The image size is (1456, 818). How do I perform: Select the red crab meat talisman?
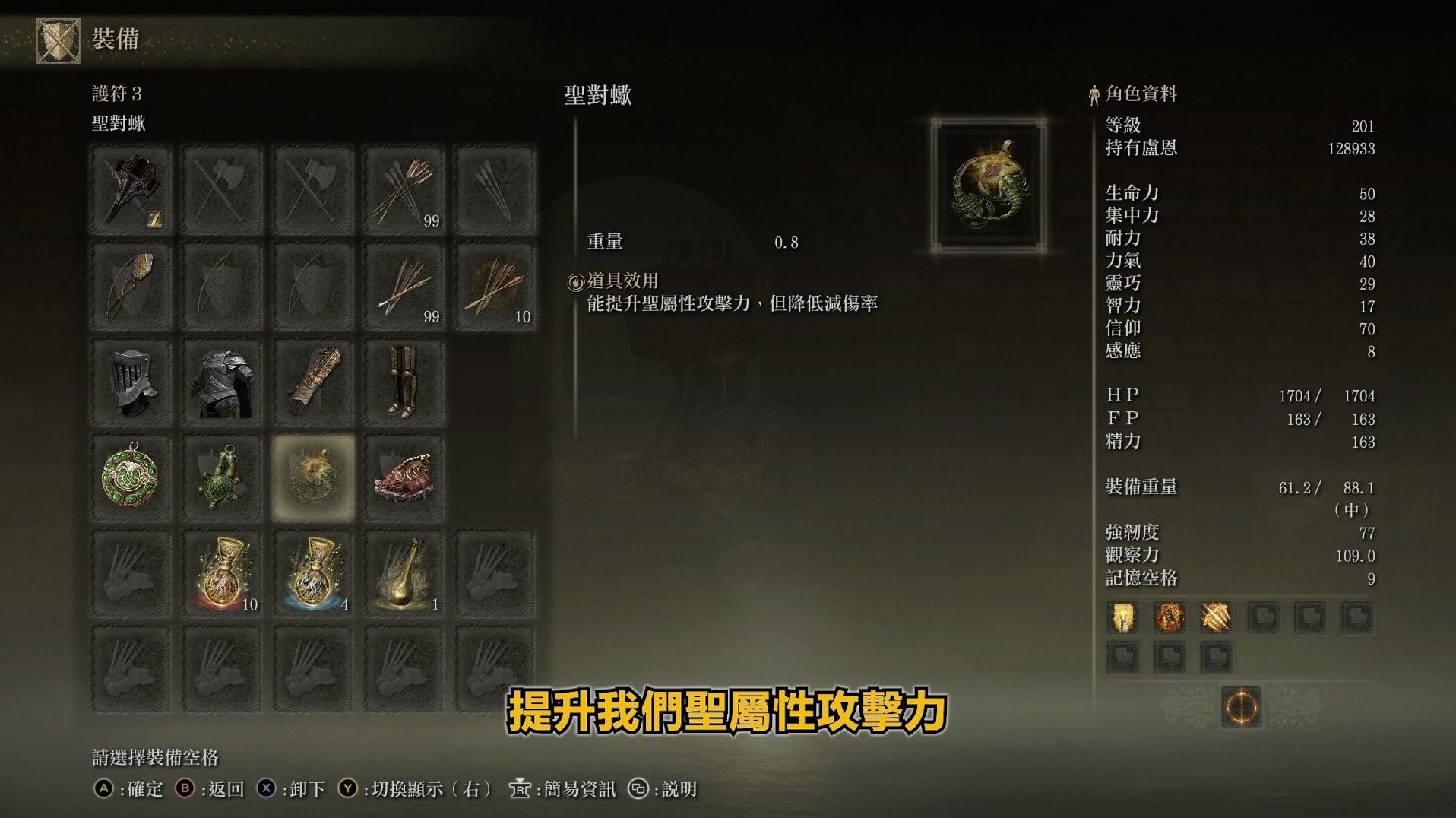coord(404,477)
